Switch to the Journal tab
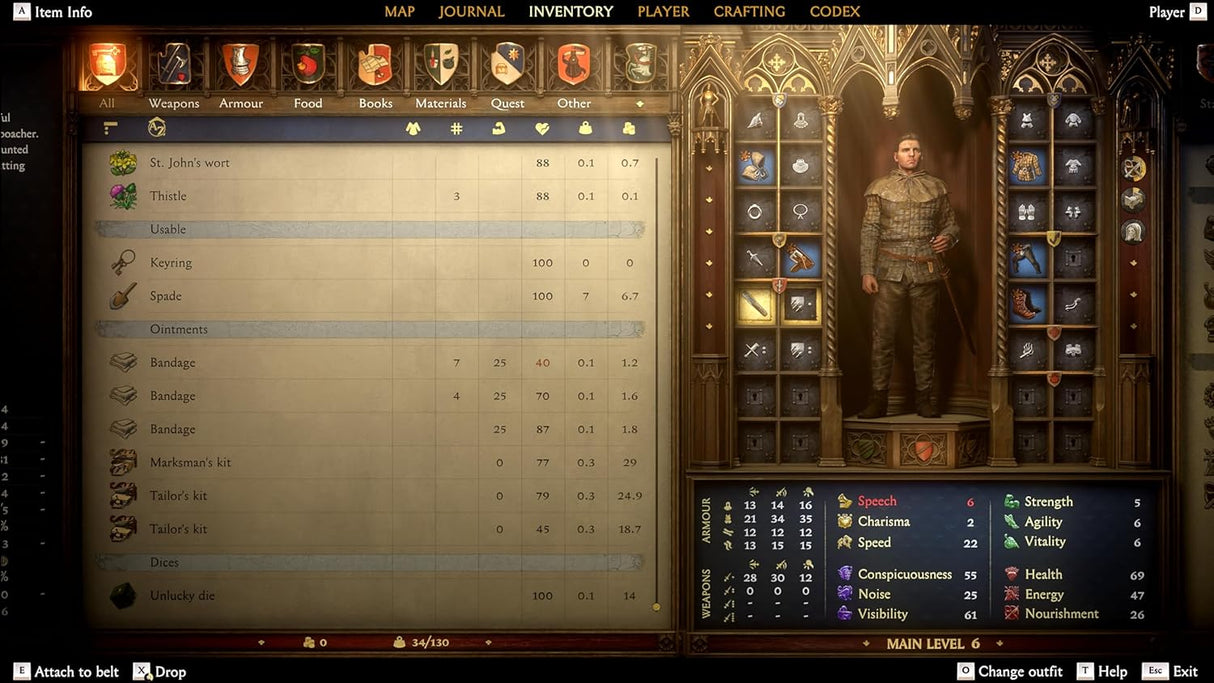Viewport: 1214px width, 683px height. (471, 12)
